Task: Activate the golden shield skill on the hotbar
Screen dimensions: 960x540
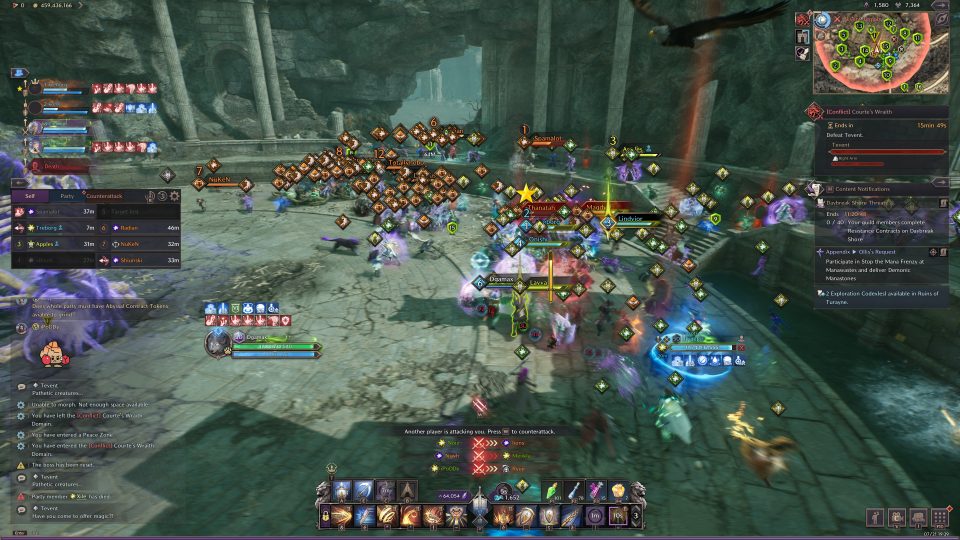Action: pos(548,515)
